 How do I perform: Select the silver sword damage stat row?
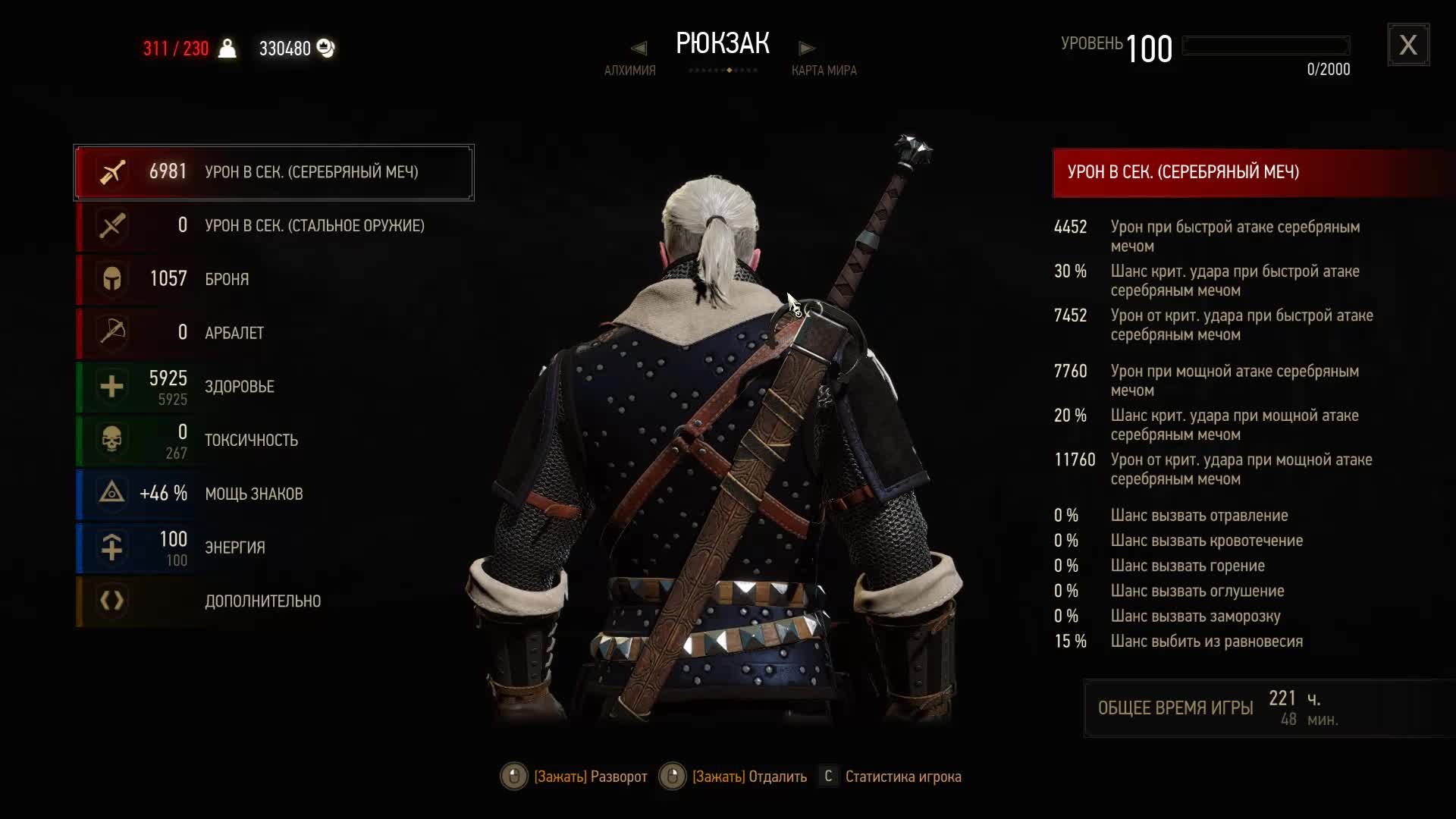pyautogui.click(x=274, y=172)
